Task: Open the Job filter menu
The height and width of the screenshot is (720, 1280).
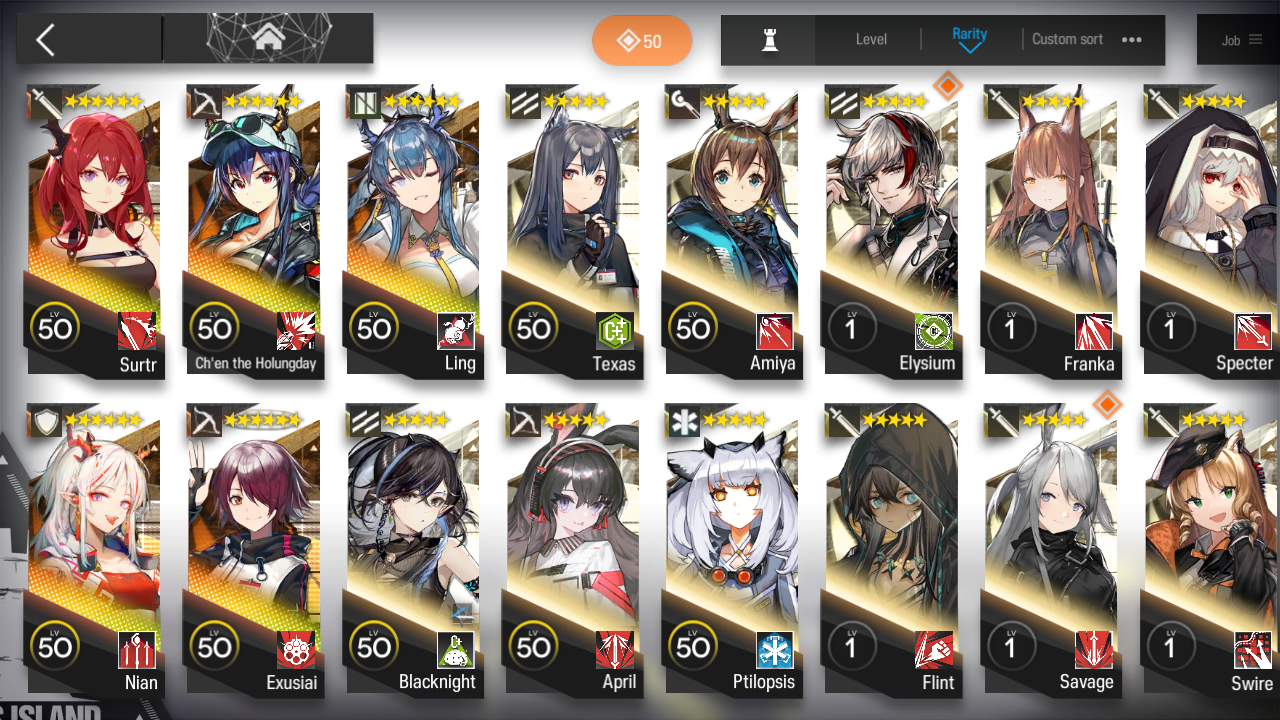Action: (1238, 40)
